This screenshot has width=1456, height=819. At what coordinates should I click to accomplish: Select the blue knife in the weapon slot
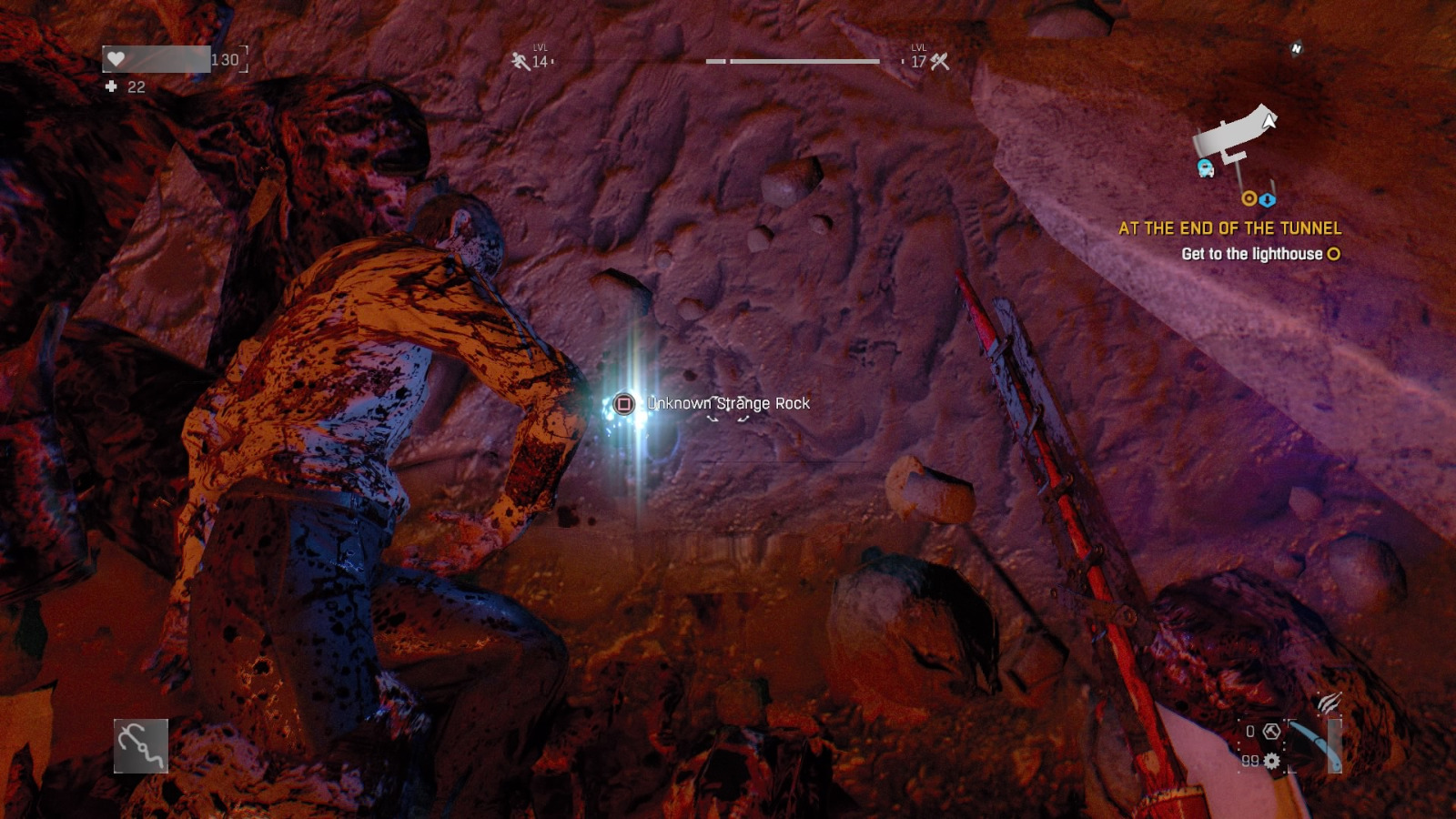(x=1317, y=743)
